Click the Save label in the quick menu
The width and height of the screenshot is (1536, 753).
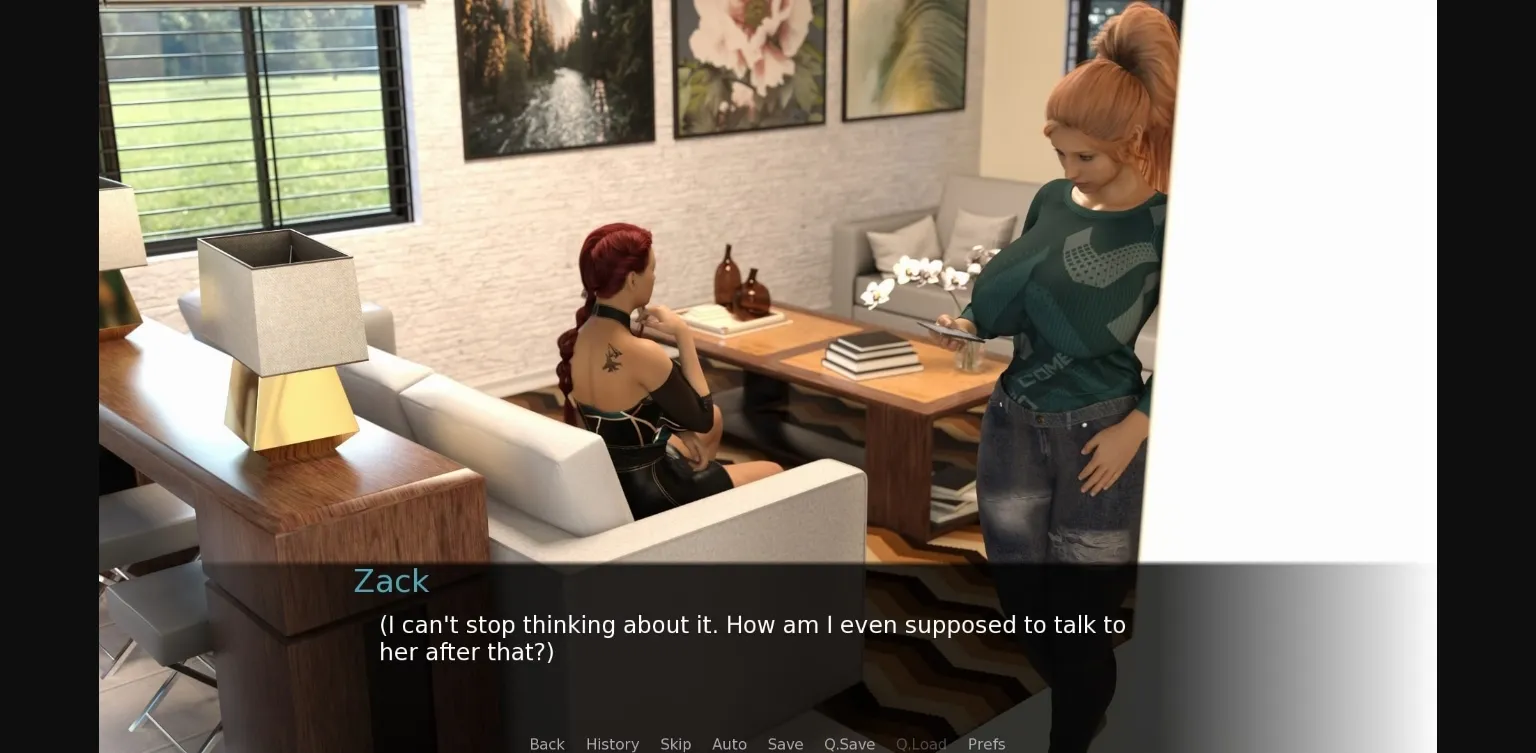(x=785, y=744)
